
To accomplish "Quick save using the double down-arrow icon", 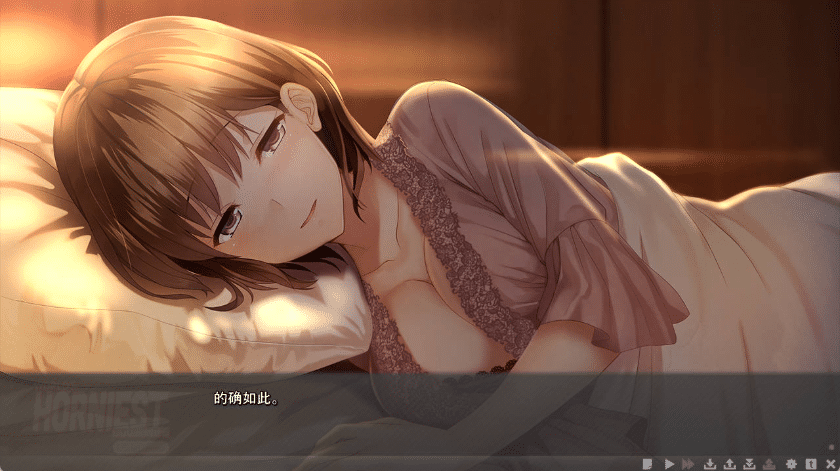I will click(750, 463).
